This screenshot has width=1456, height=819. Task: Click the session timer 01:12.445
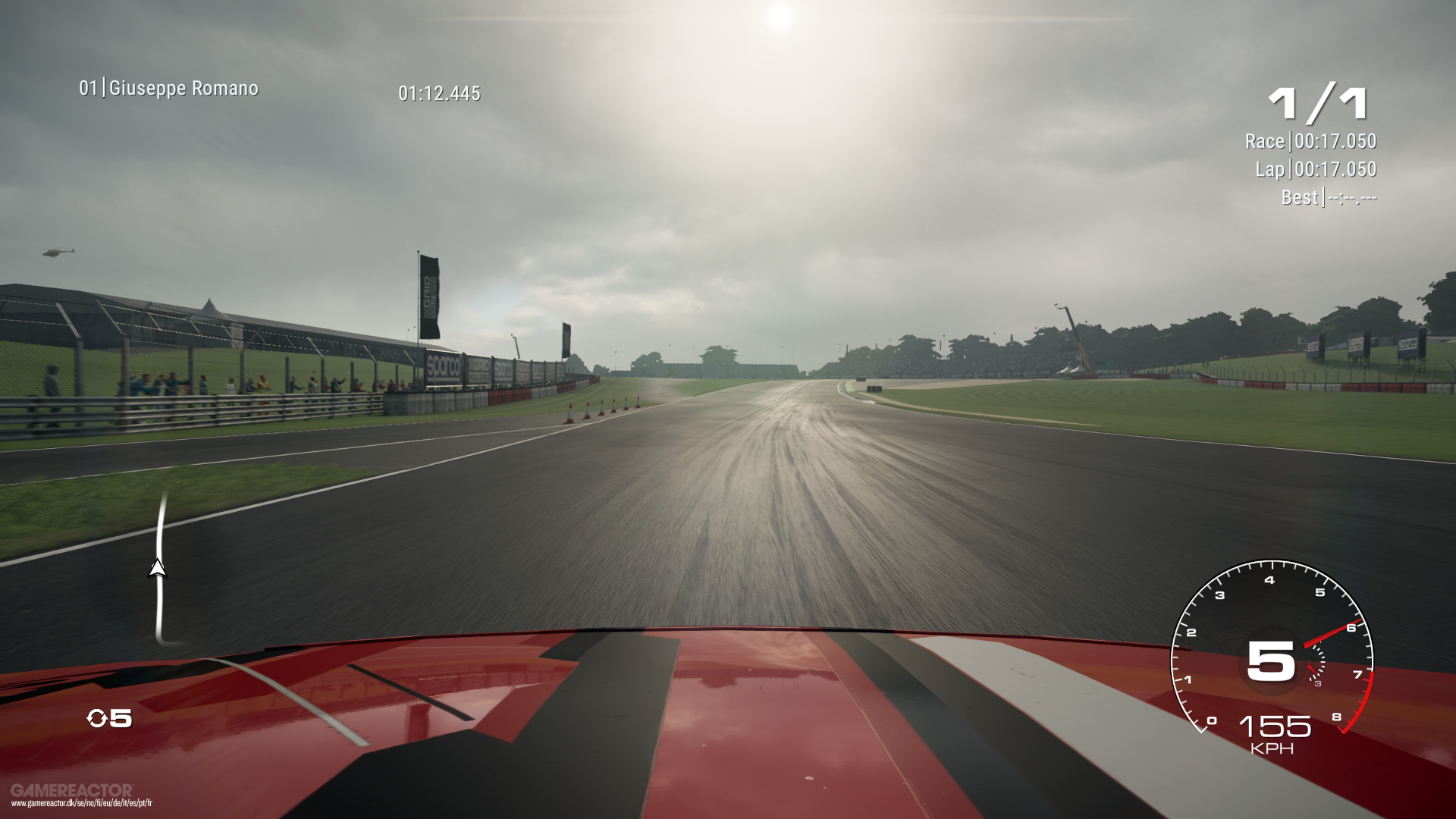pos(438,94)
